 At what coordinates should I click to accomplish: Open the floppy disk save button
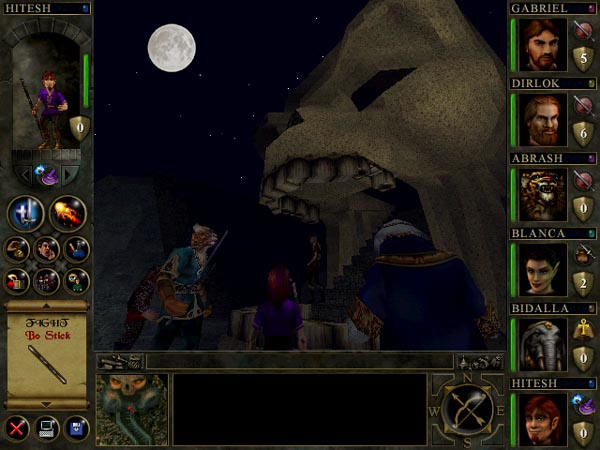77,428
